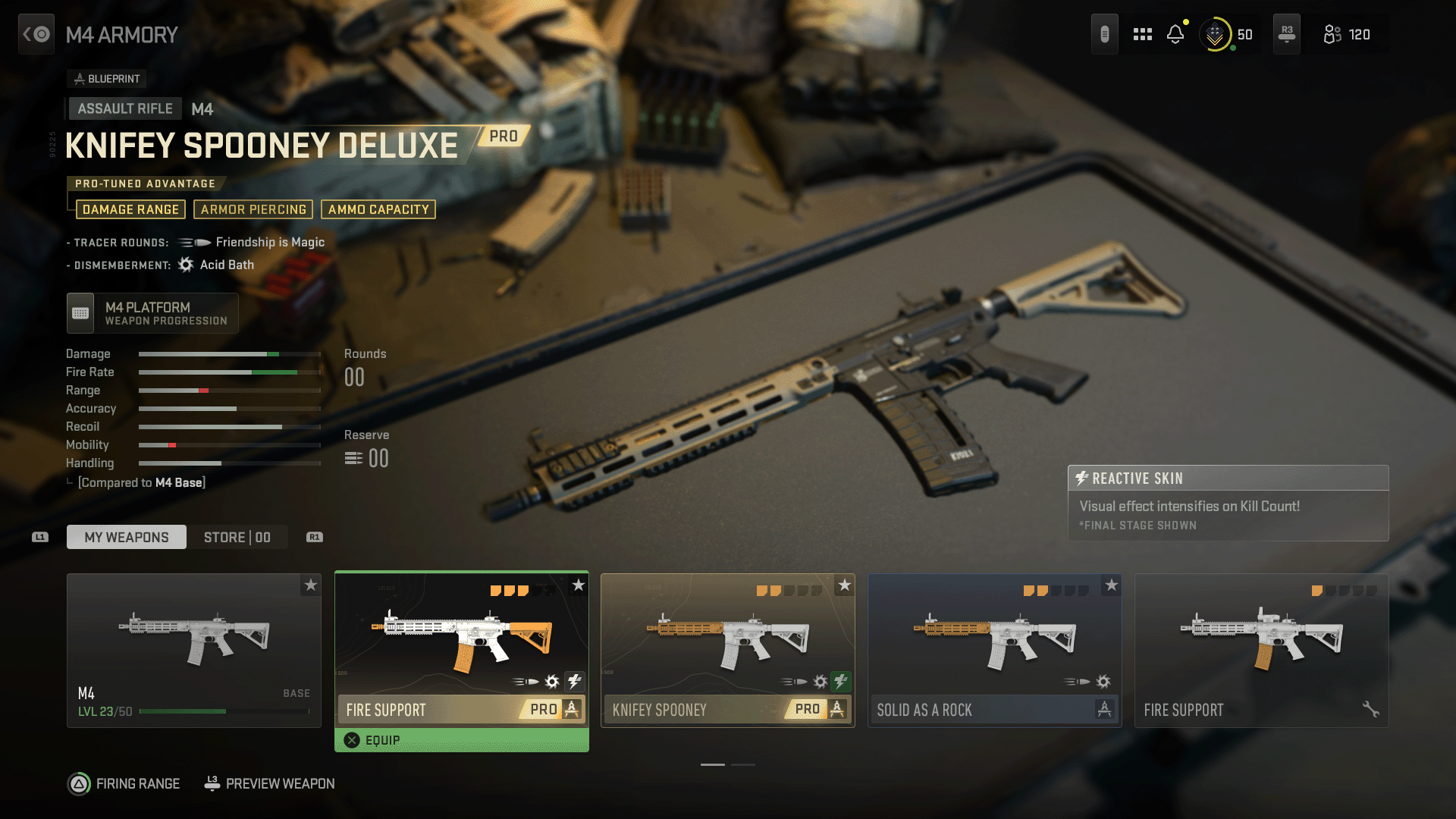Select the Ammo Capacity pro-tuned tag

point(378,209)
